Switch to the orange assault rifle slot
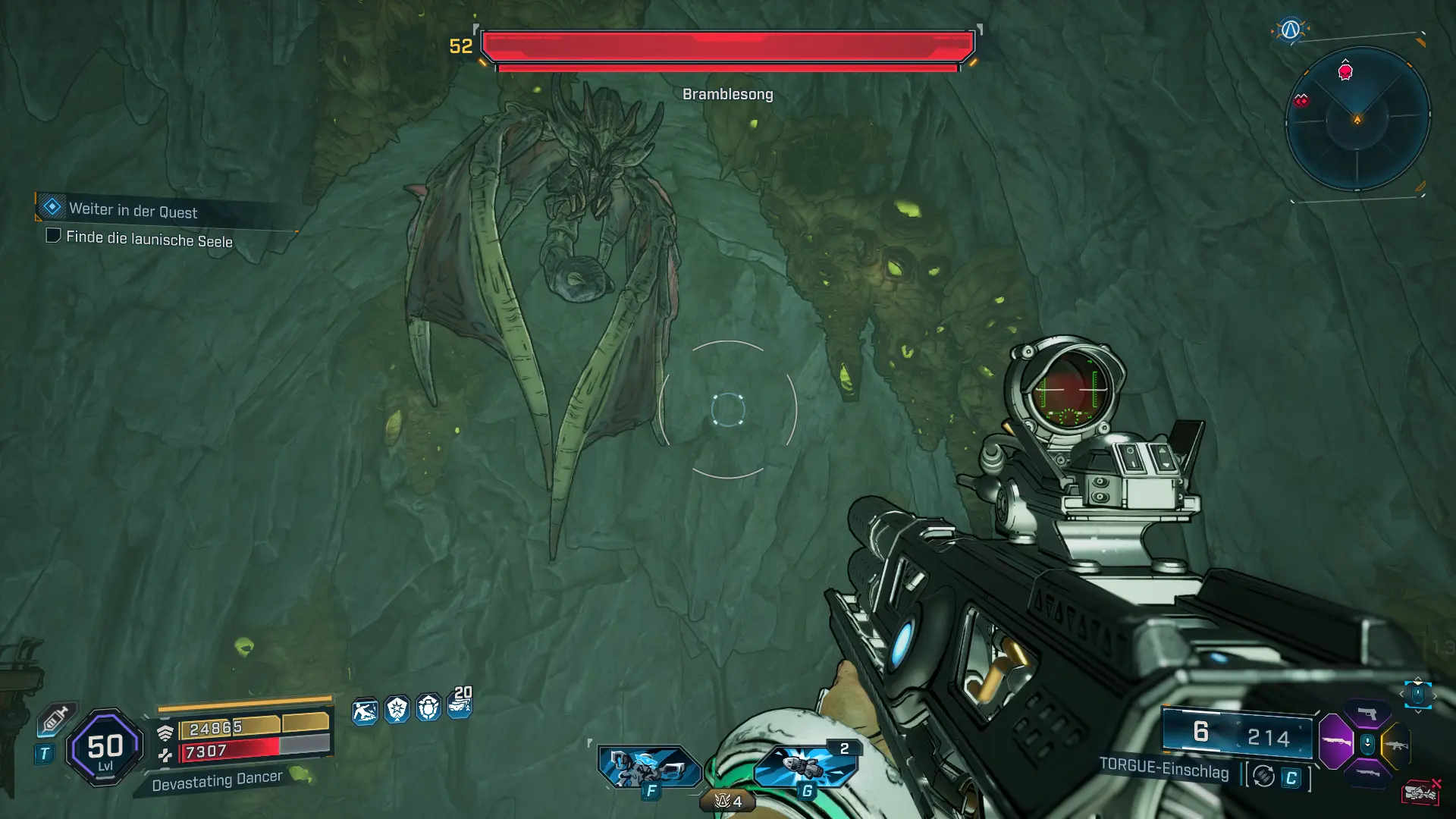 1395,745
